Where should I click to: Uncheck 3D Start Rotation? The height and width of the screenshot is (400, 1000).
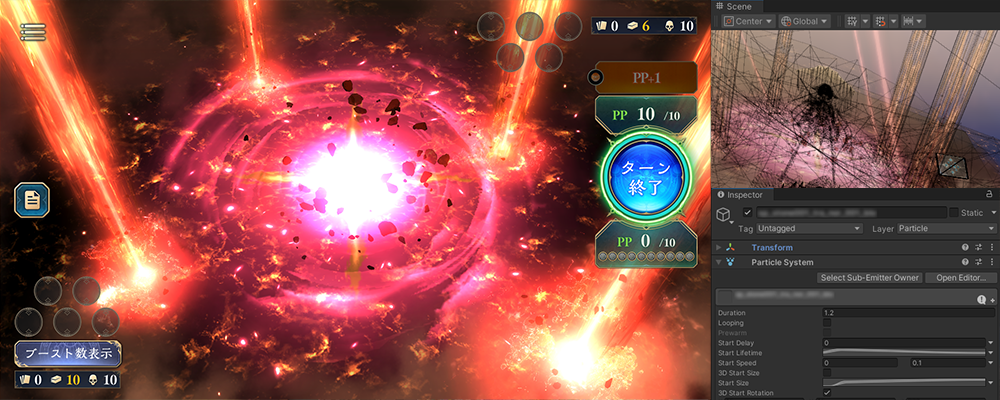click(827, 392)
